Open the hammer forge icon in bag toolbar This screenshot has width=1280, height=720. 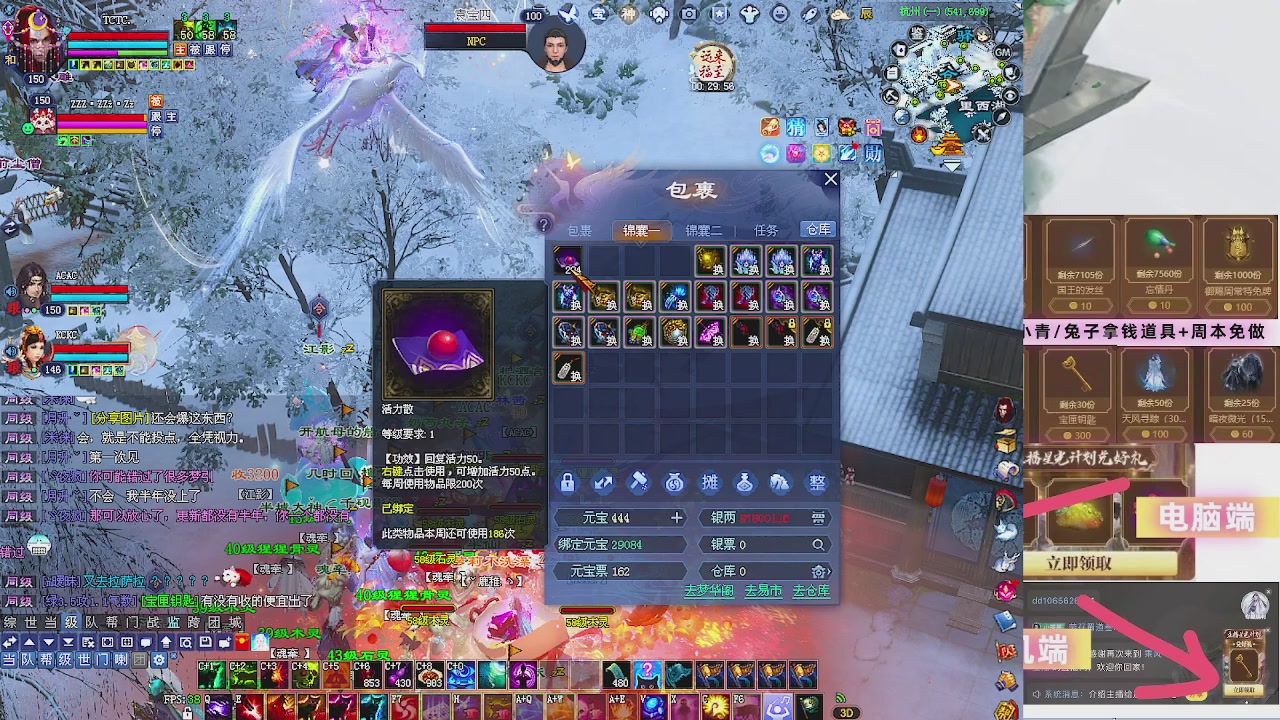[637, 483]
